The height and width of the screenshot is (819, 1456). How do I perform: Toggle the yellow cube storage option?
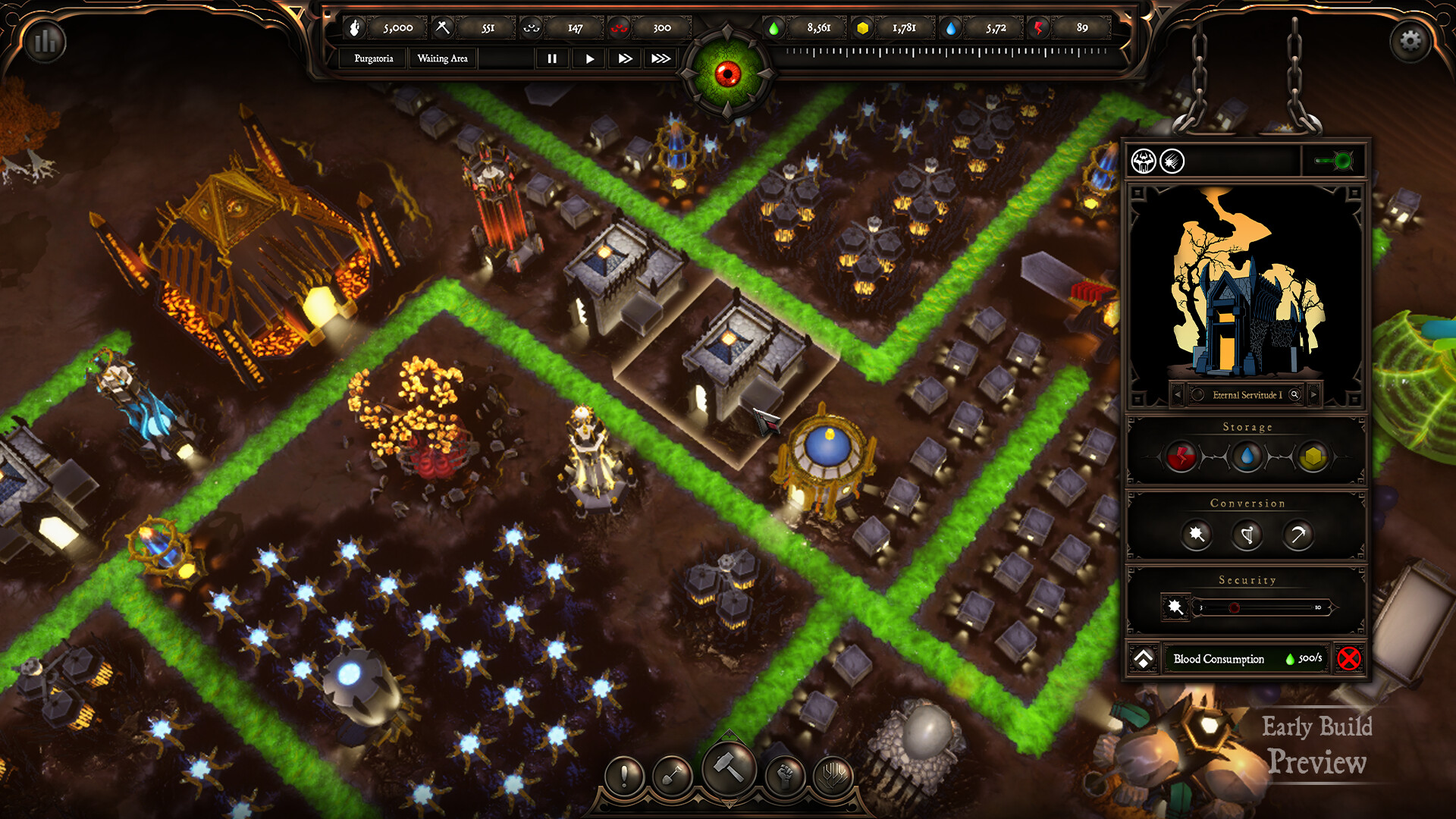coord(1313,457)
